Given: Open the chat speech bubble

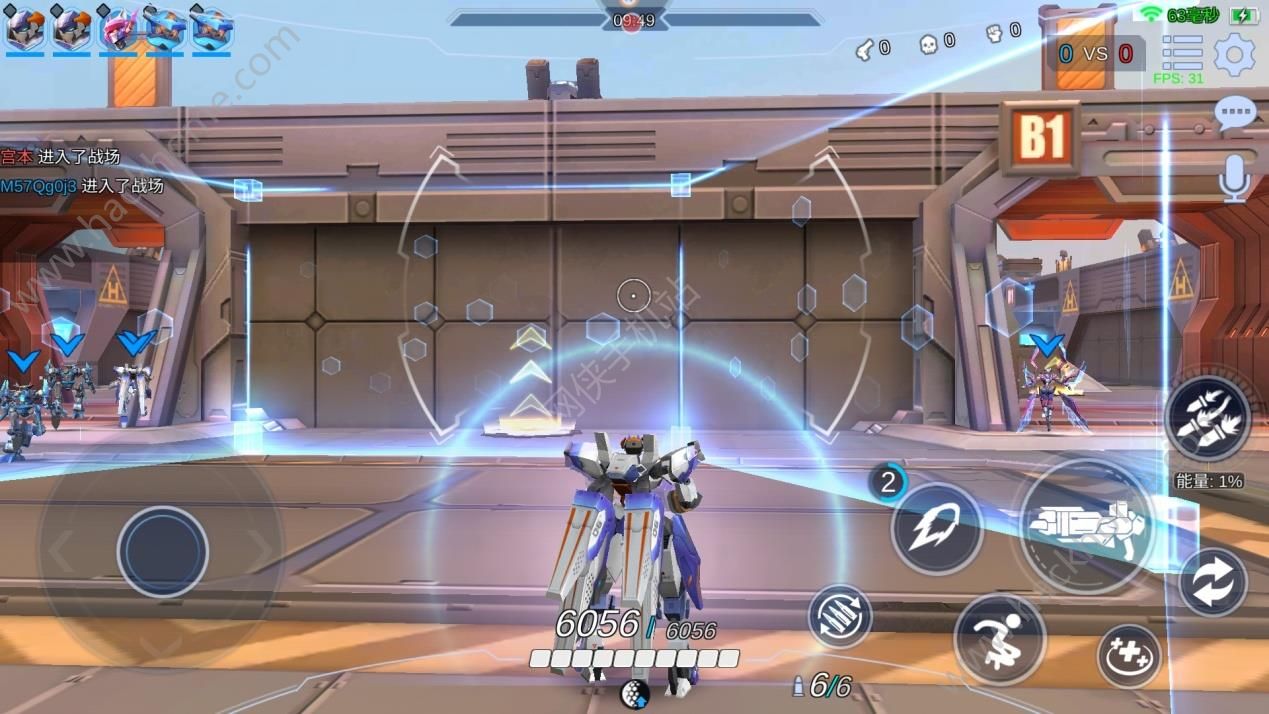Looking at the screenshot, I should [x=1235, y=113].
